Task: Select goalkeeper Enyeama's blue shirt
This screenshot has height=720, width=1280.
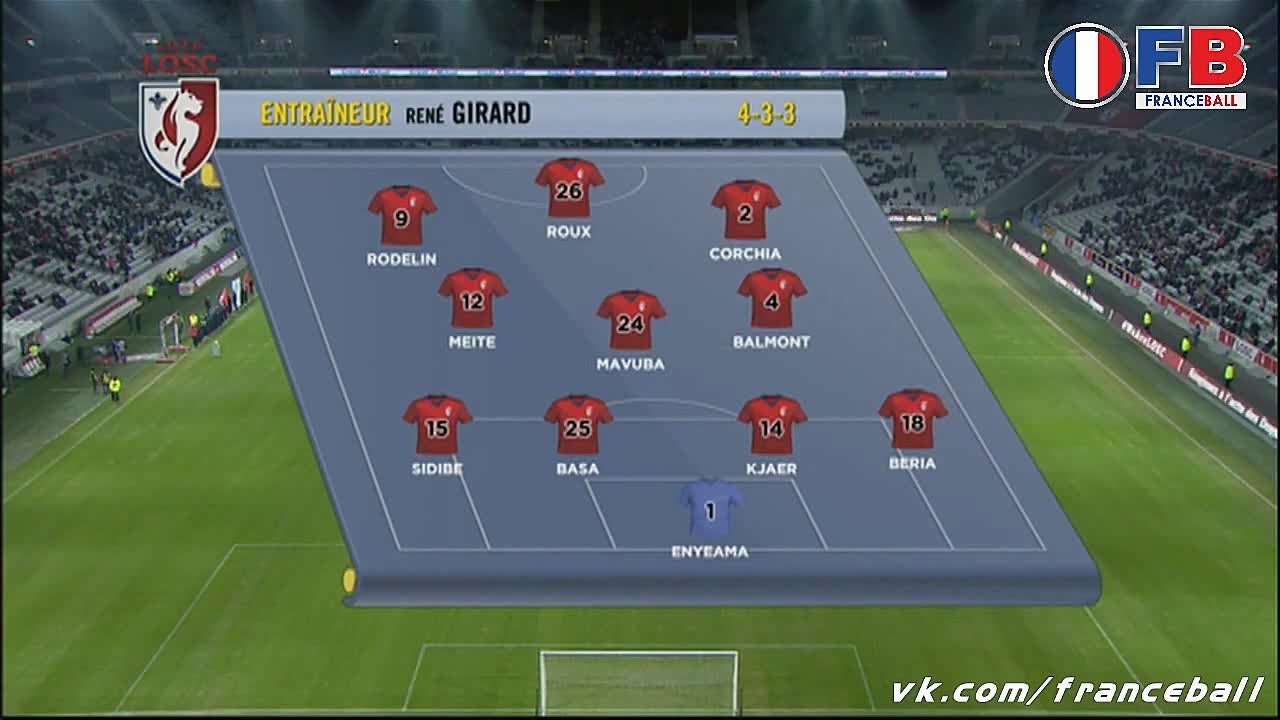Action: coord(710,509)
